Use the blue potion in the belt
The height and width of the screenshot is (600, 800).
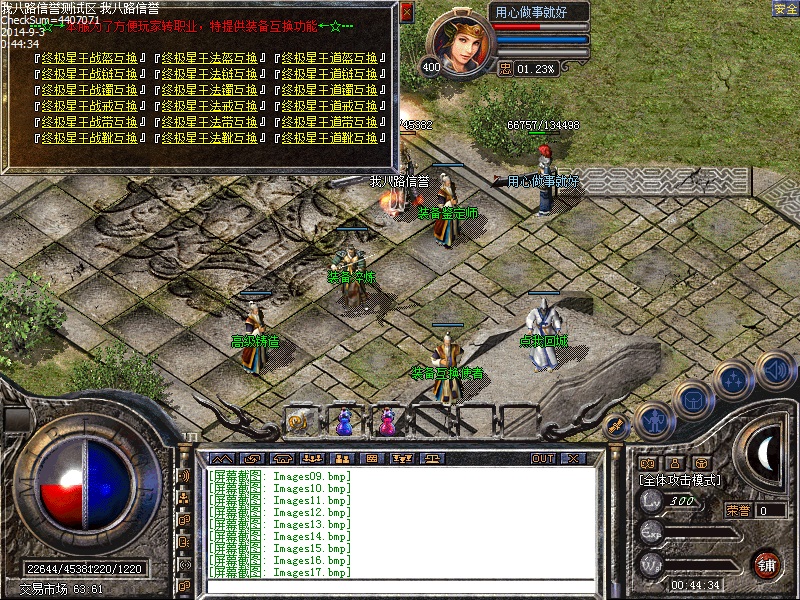345,423
